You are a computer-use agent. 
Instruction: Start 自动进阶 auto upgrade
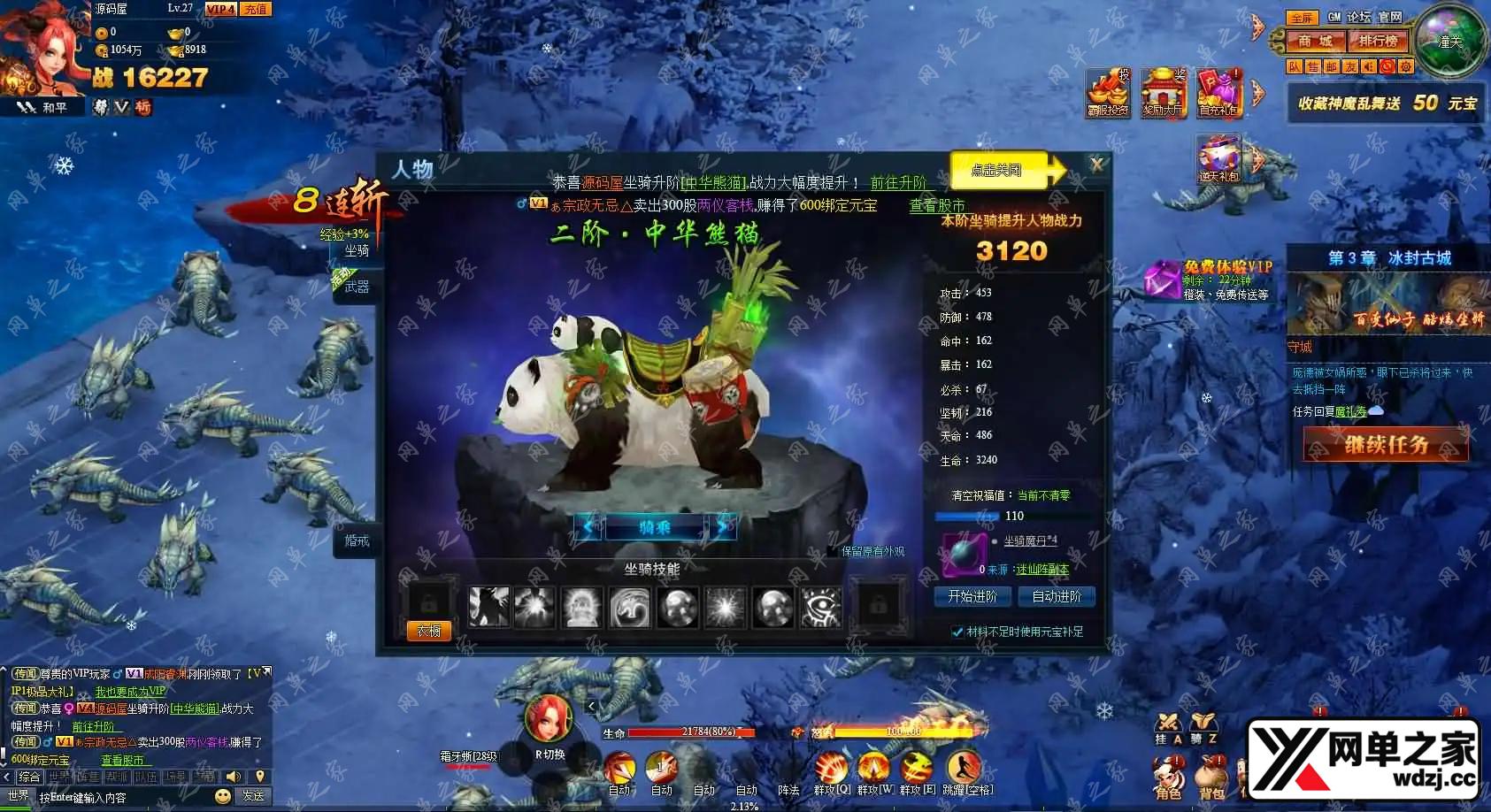1057,597
